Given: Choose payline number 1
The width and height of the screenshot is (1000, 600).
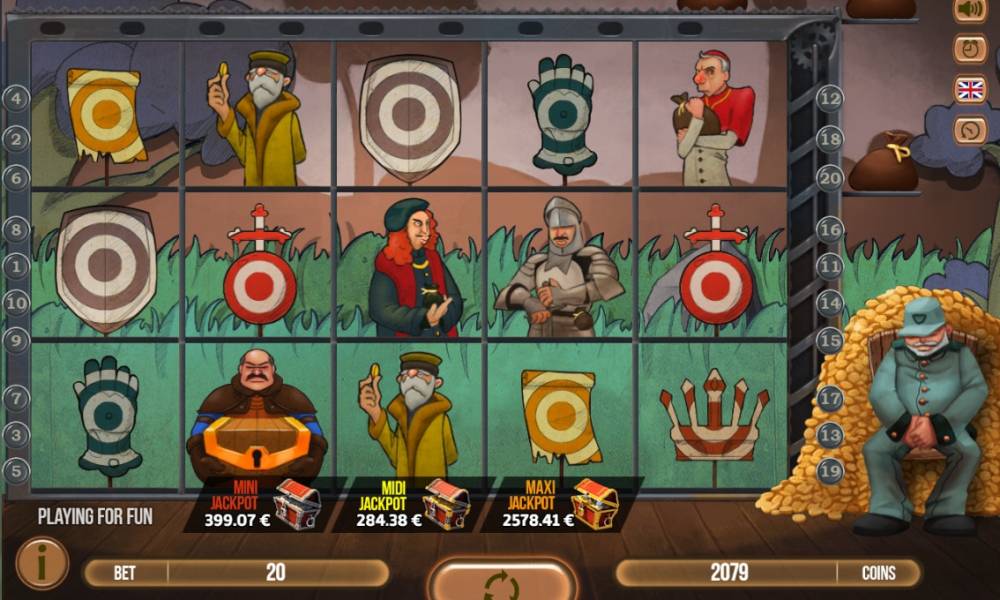Looking at the screenshot, I should click(16, 267).
